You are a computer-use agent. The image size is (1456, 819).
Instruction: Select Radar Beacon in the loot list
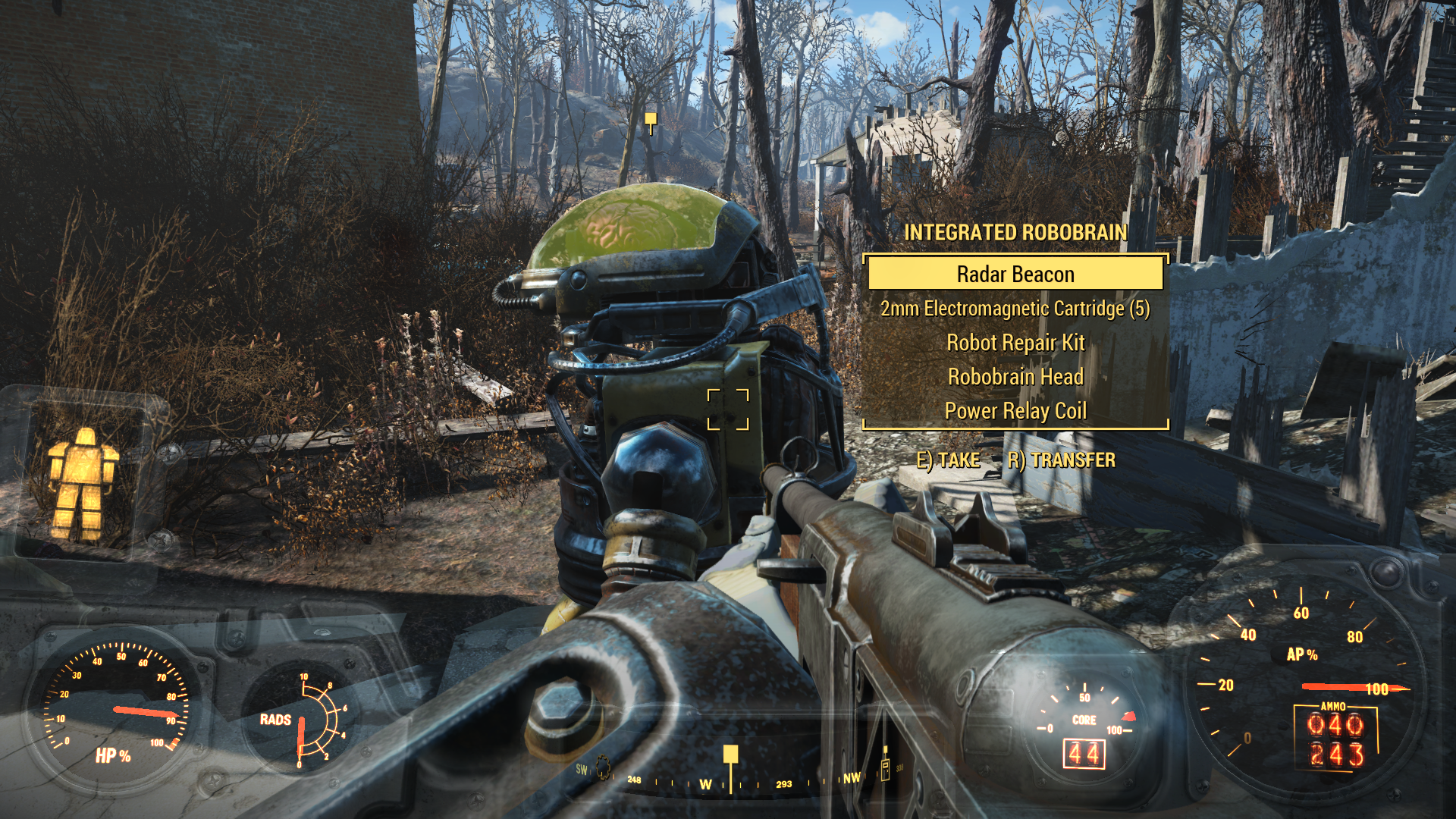(1015, 274)
